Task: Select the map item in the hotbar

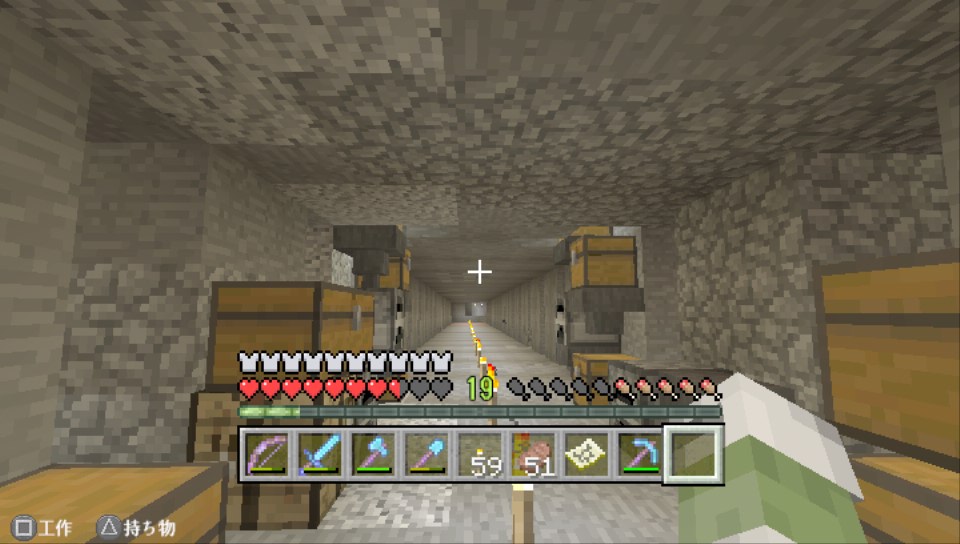Action: [586, 455]
